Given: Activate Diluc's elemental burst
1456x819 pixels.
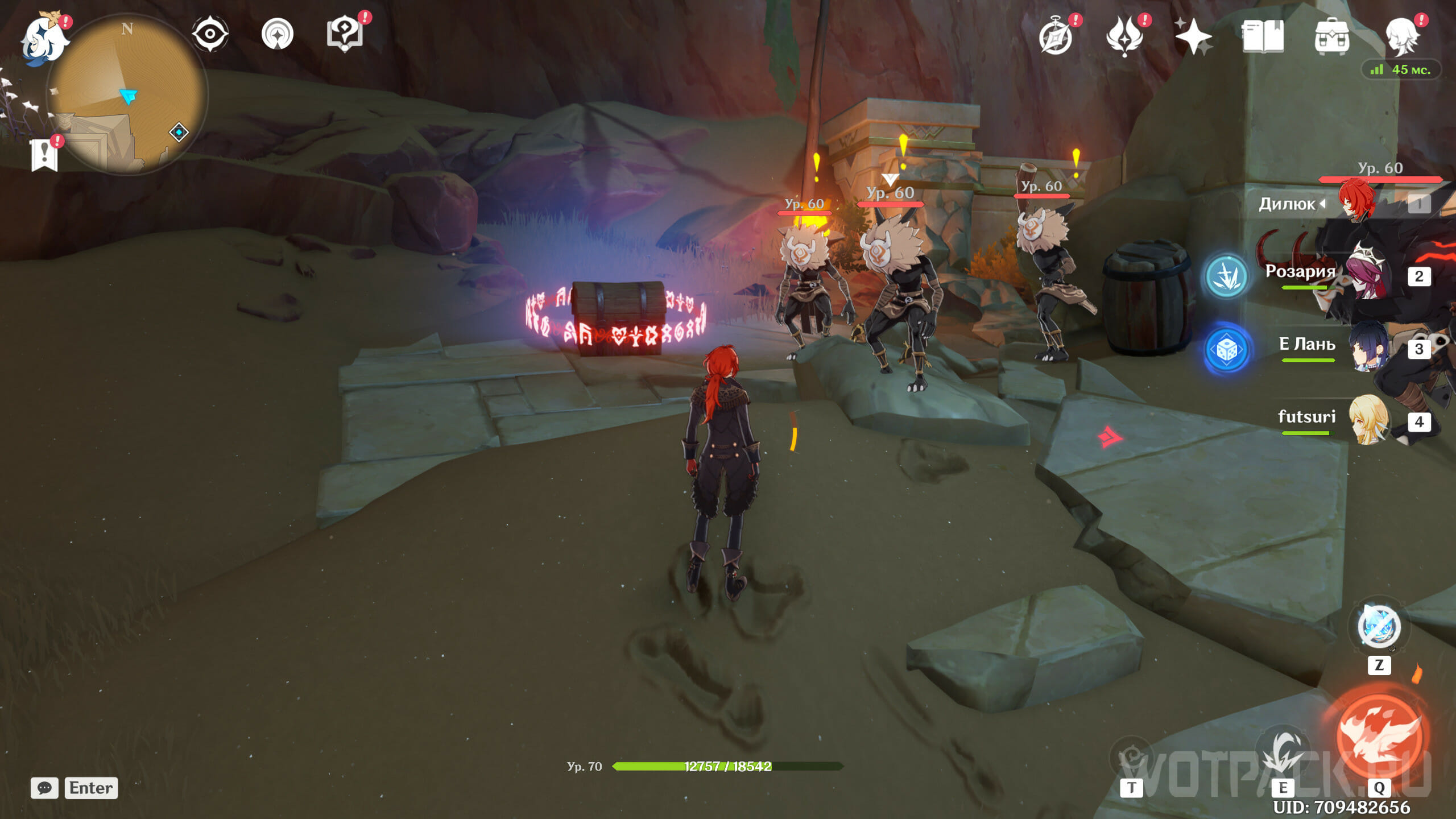Looking at the screenshot, I should tap(1380, 737).
